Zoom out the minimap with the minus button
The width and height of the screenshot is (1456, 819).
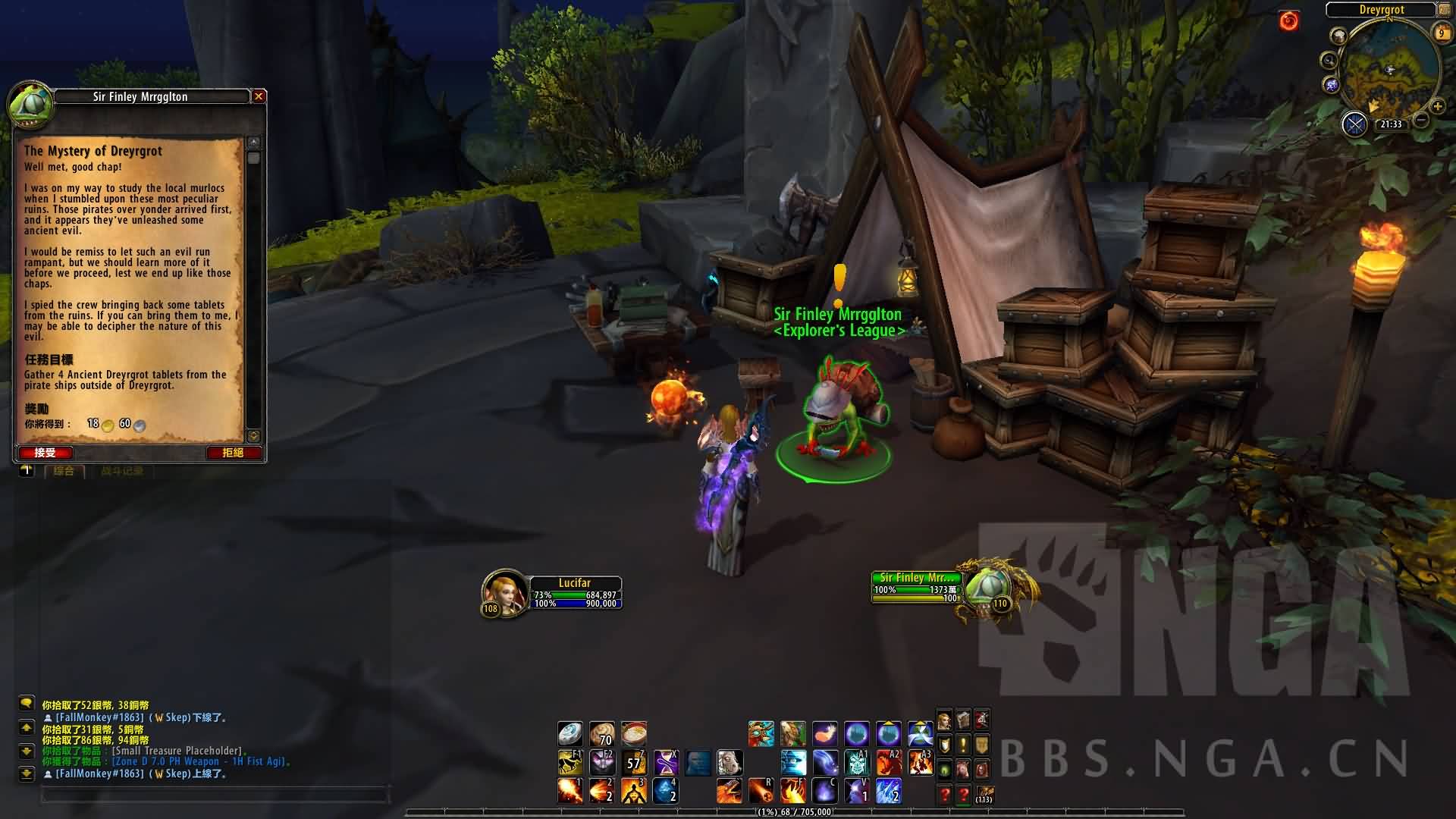tap(1422, 120)
